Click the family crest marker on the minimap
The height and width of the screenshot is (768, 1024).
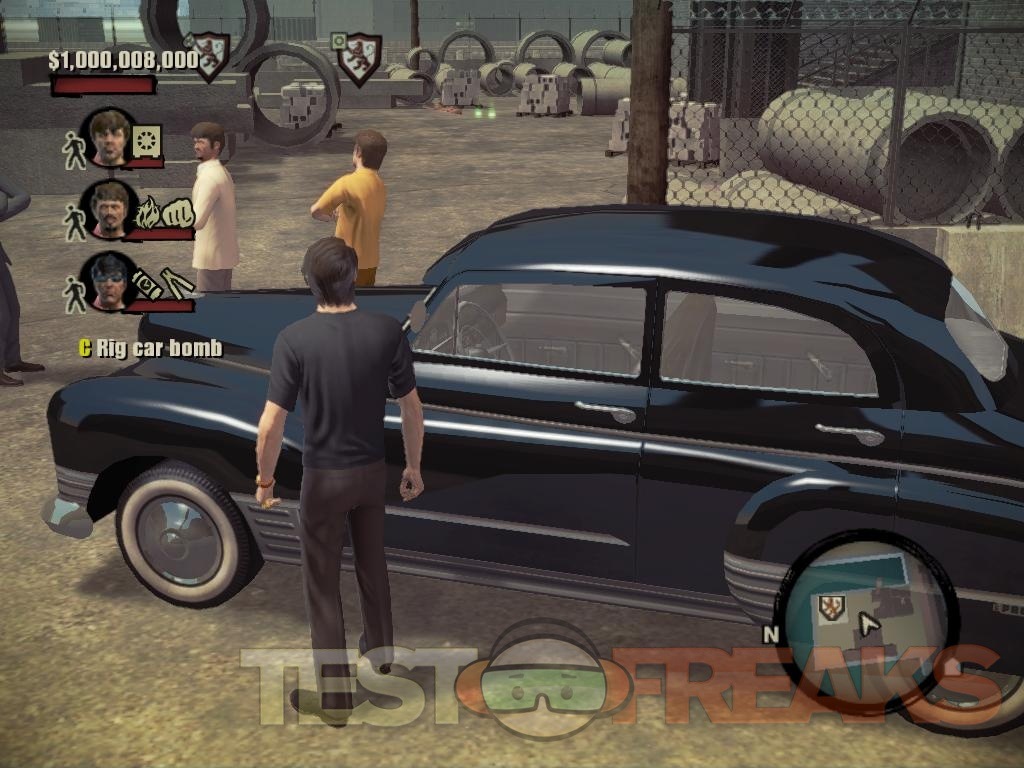831,607
